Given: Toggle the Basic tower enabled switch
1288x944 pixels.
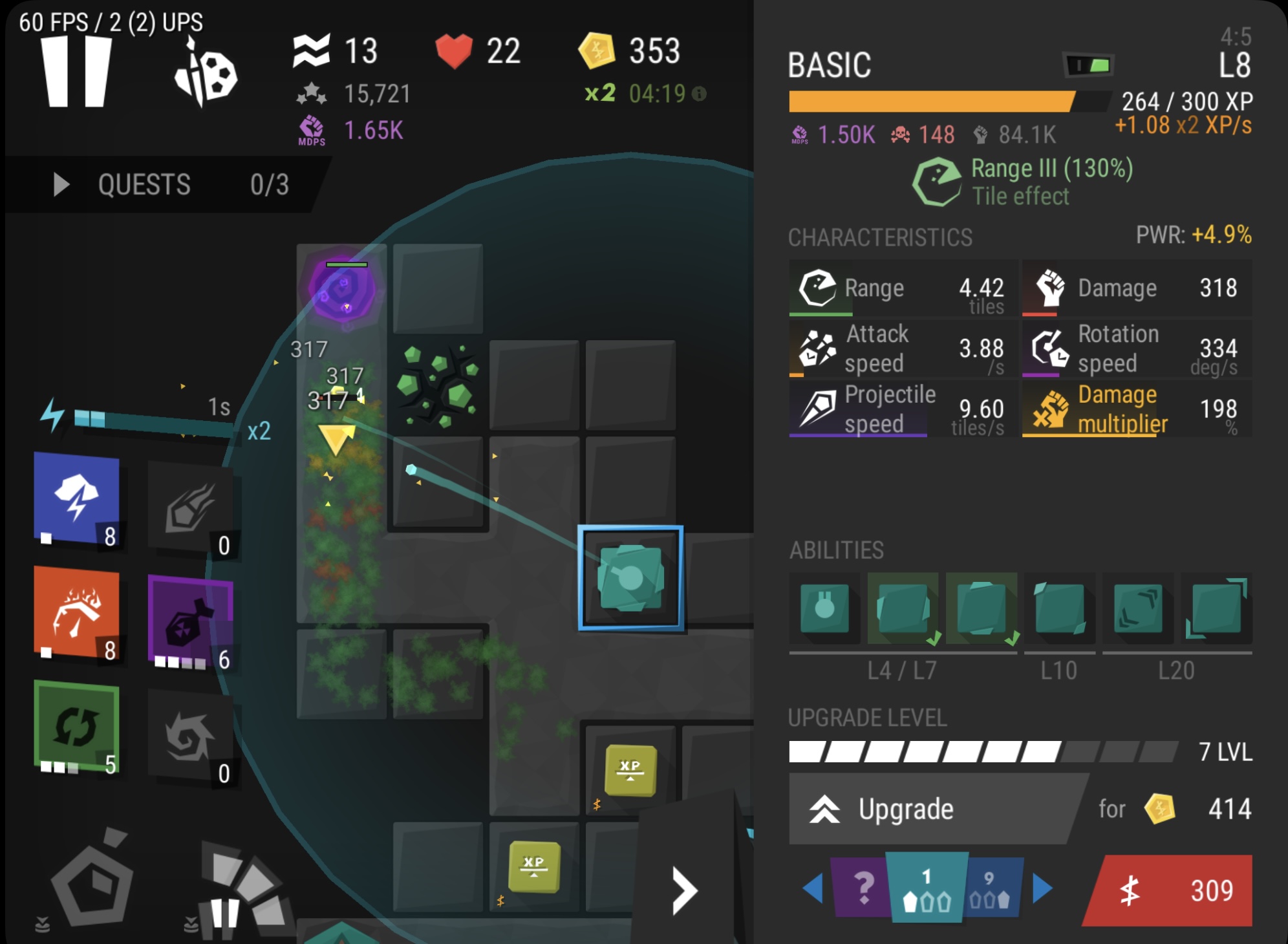Looking at the screenshot, I should pos(1089,65).
